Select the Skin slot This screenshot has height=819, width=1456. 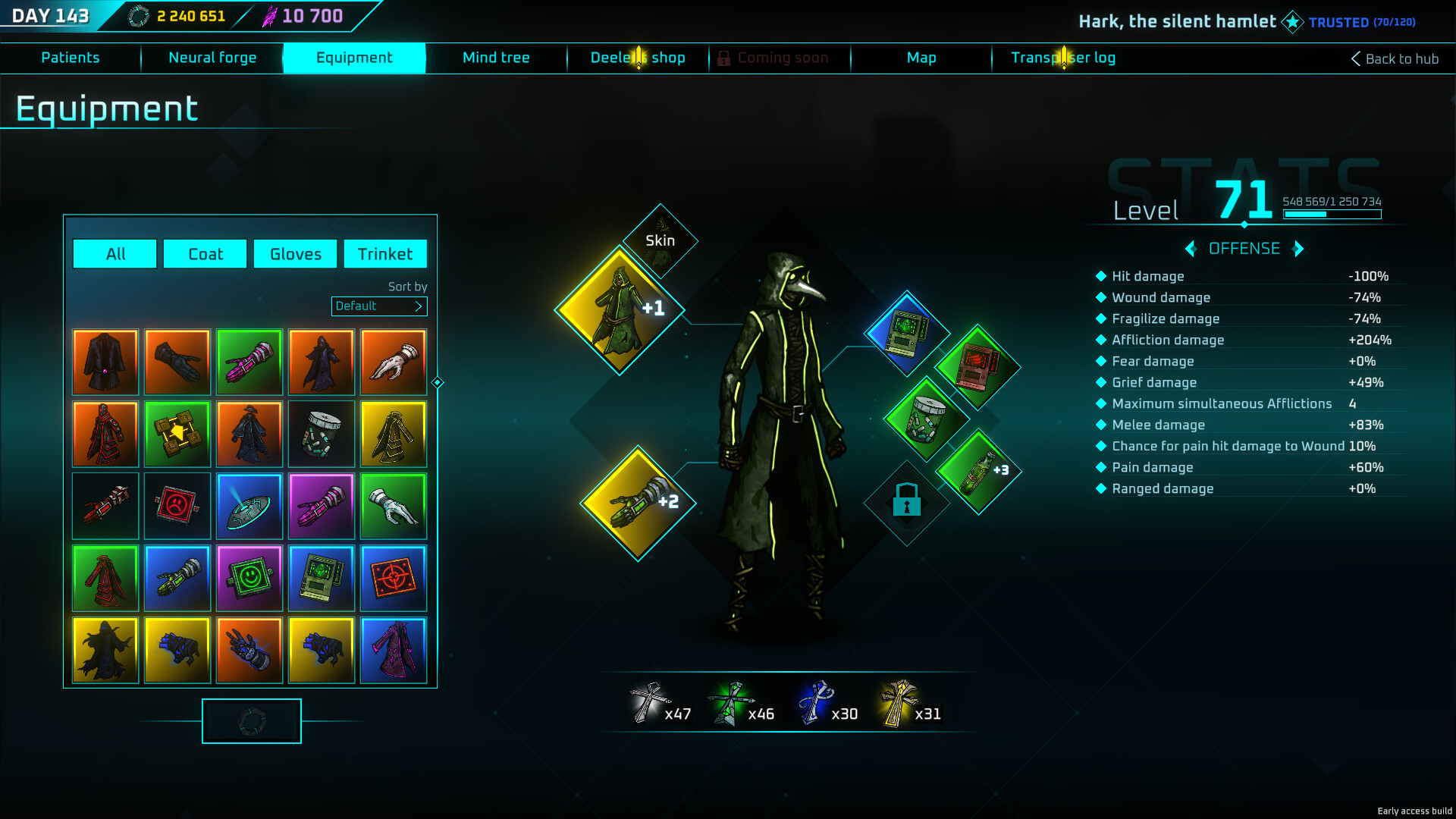click(660, 240)
